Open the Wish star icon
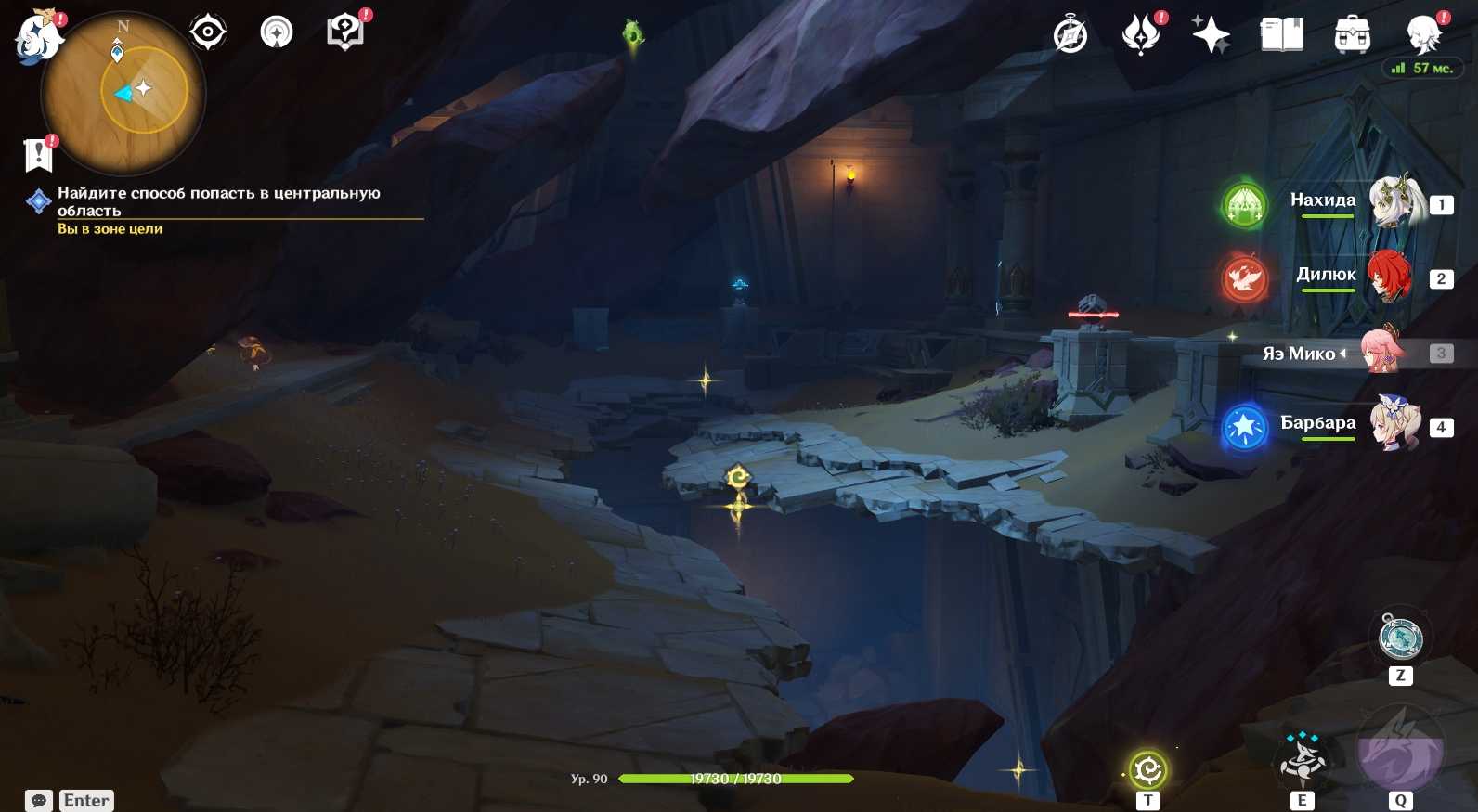The height and width of the screenshot is (812, 1478). click(x=1212, y=35)
